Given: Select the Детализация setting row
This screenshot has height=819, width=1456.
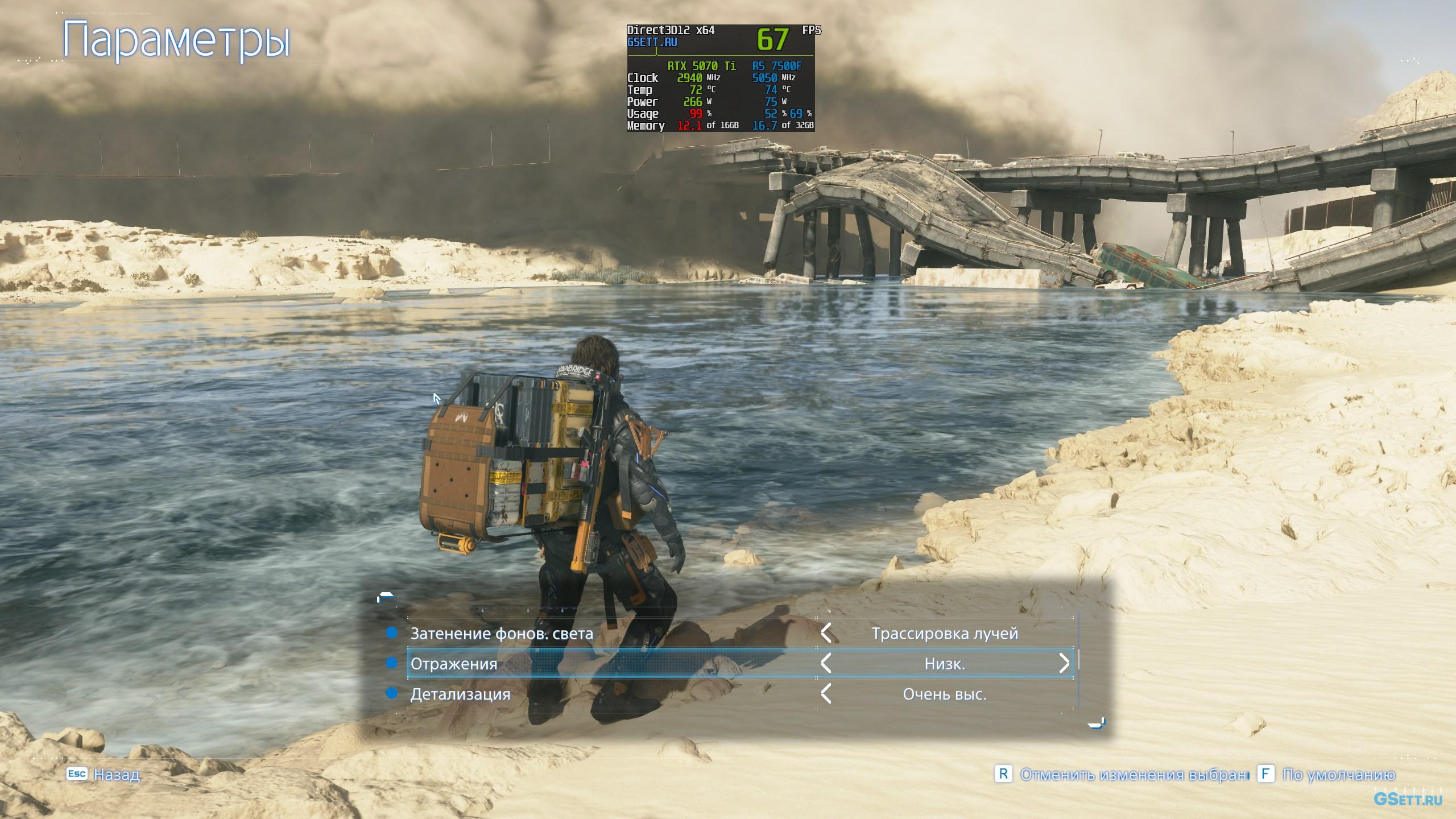Looking at the screenshot, I should pos(460,694).
